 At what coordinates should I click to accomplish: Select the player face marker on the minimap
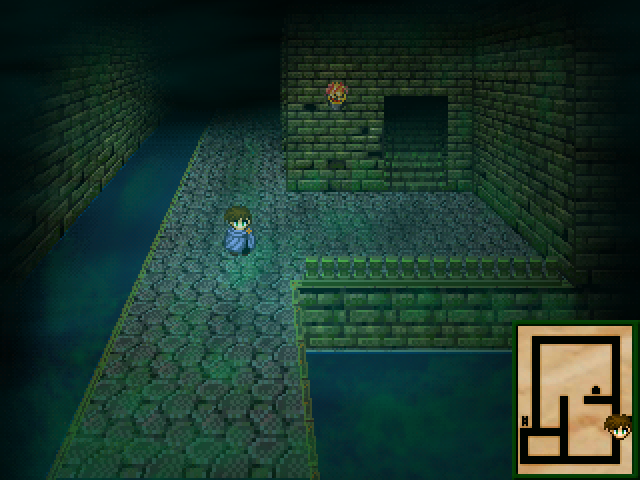618,427
